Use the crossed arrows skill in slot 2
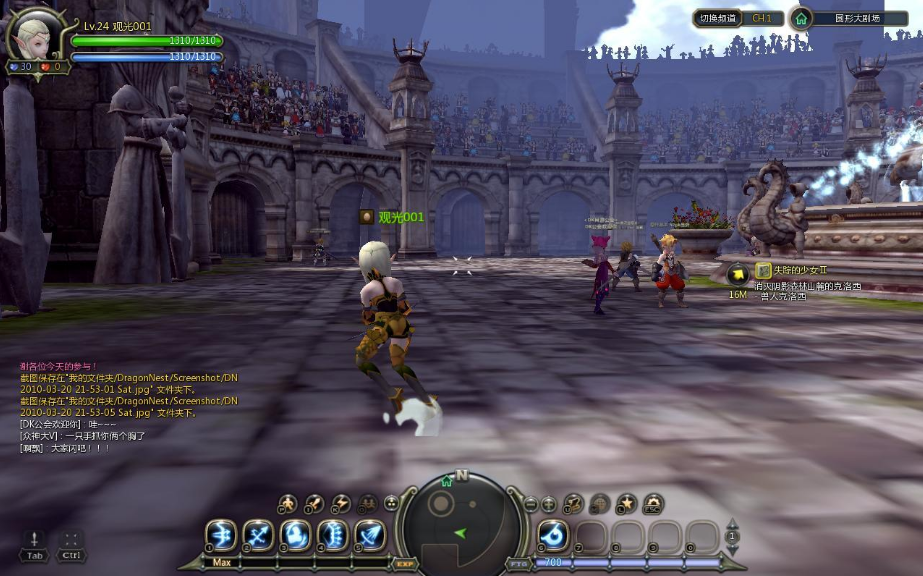Viewport: 923px width, 576px height. 258,535
